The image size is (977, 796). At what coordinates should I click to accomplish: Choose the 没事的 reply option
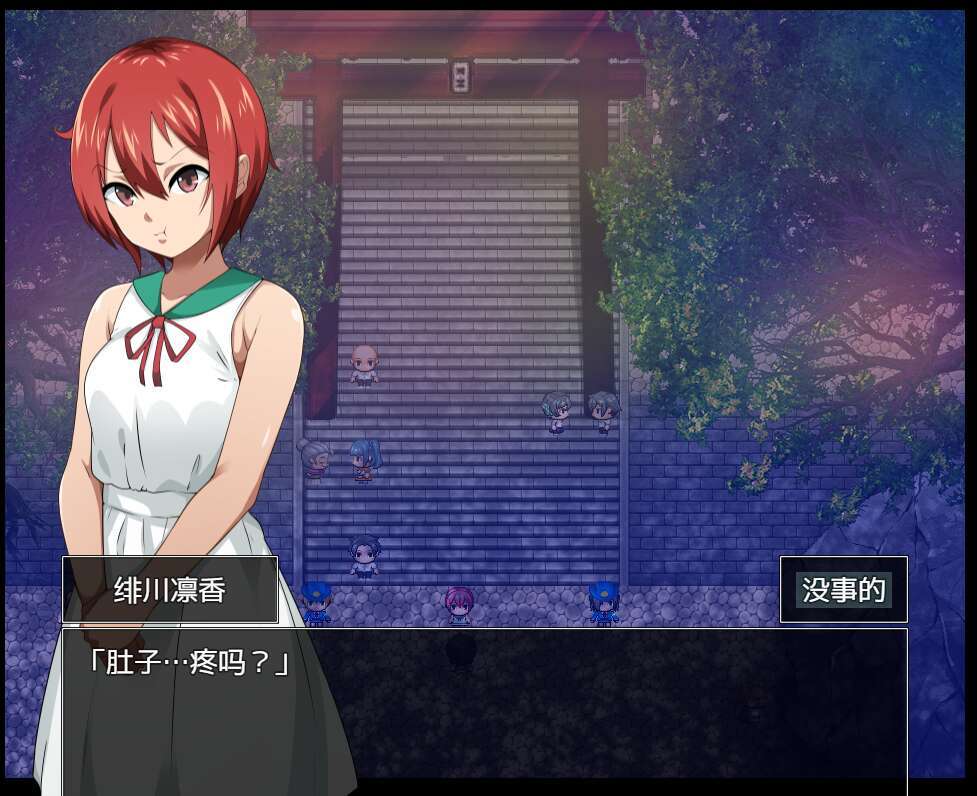coord(843,590)
